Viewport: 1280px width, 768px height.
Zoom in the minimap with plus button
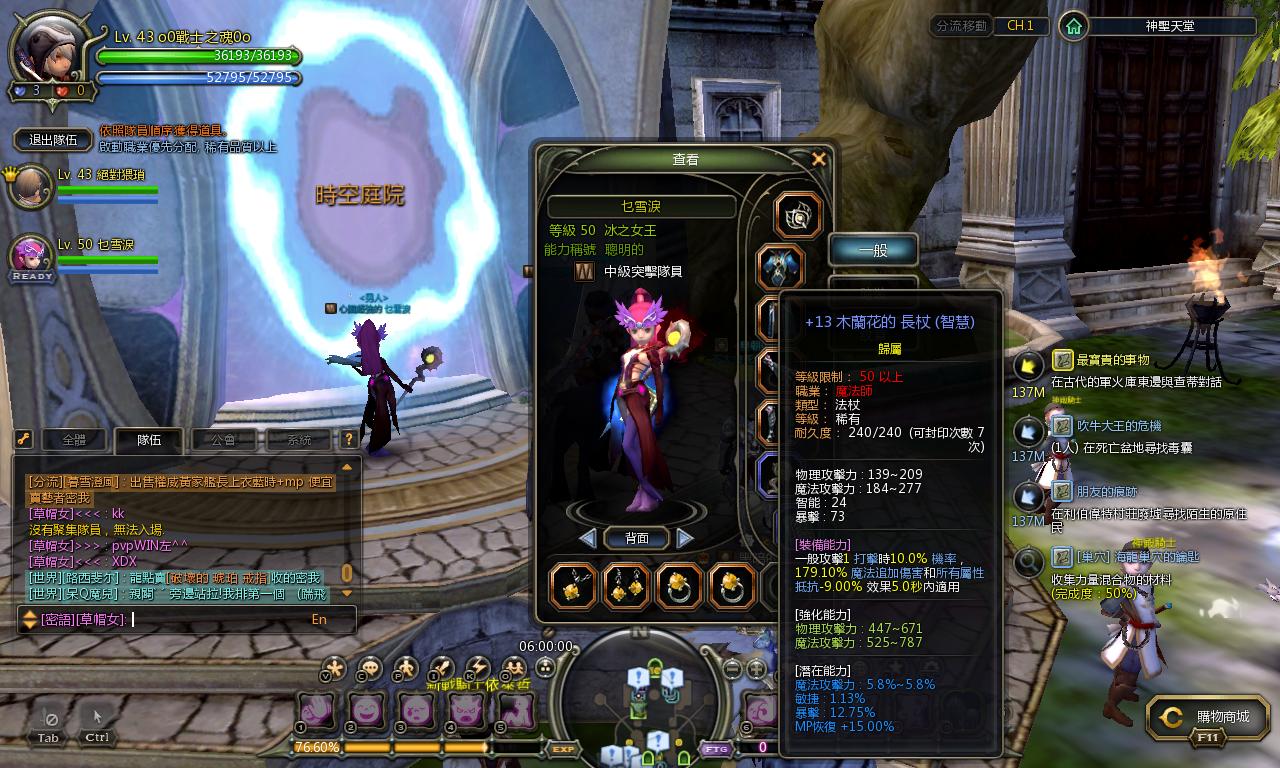pos(757,668)
